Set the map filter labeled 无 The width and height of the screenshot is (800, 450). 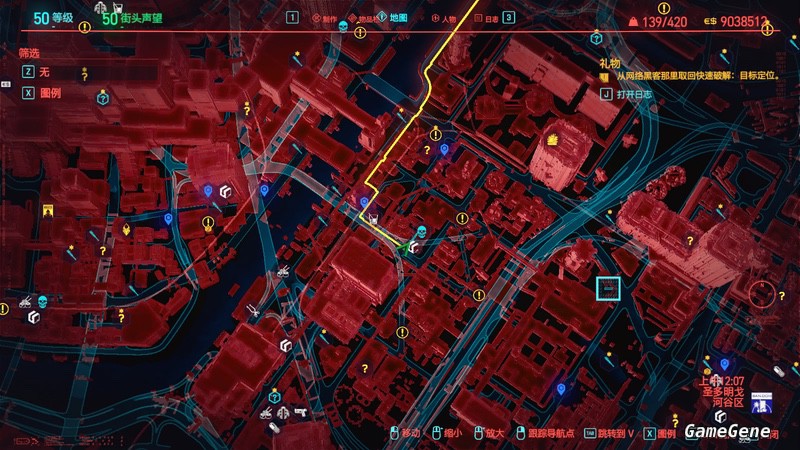43,72
